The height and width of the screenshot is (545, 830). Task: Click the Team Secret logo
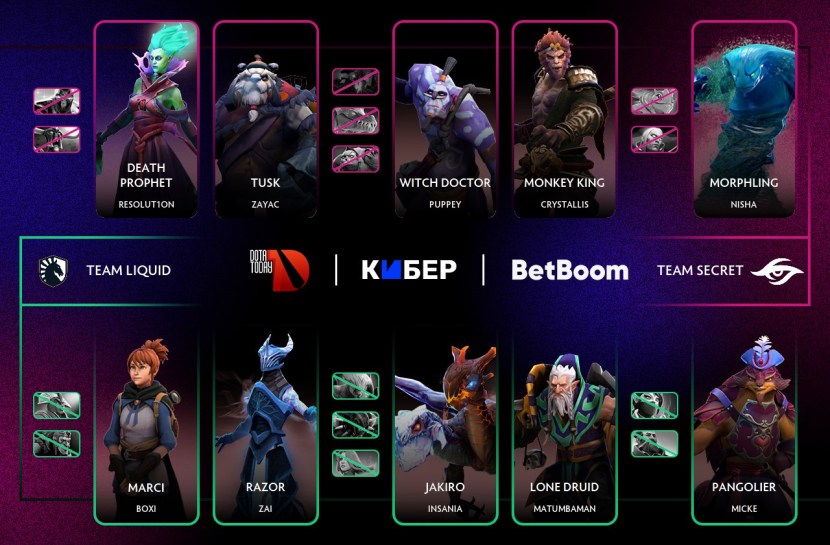pos(776,270)
